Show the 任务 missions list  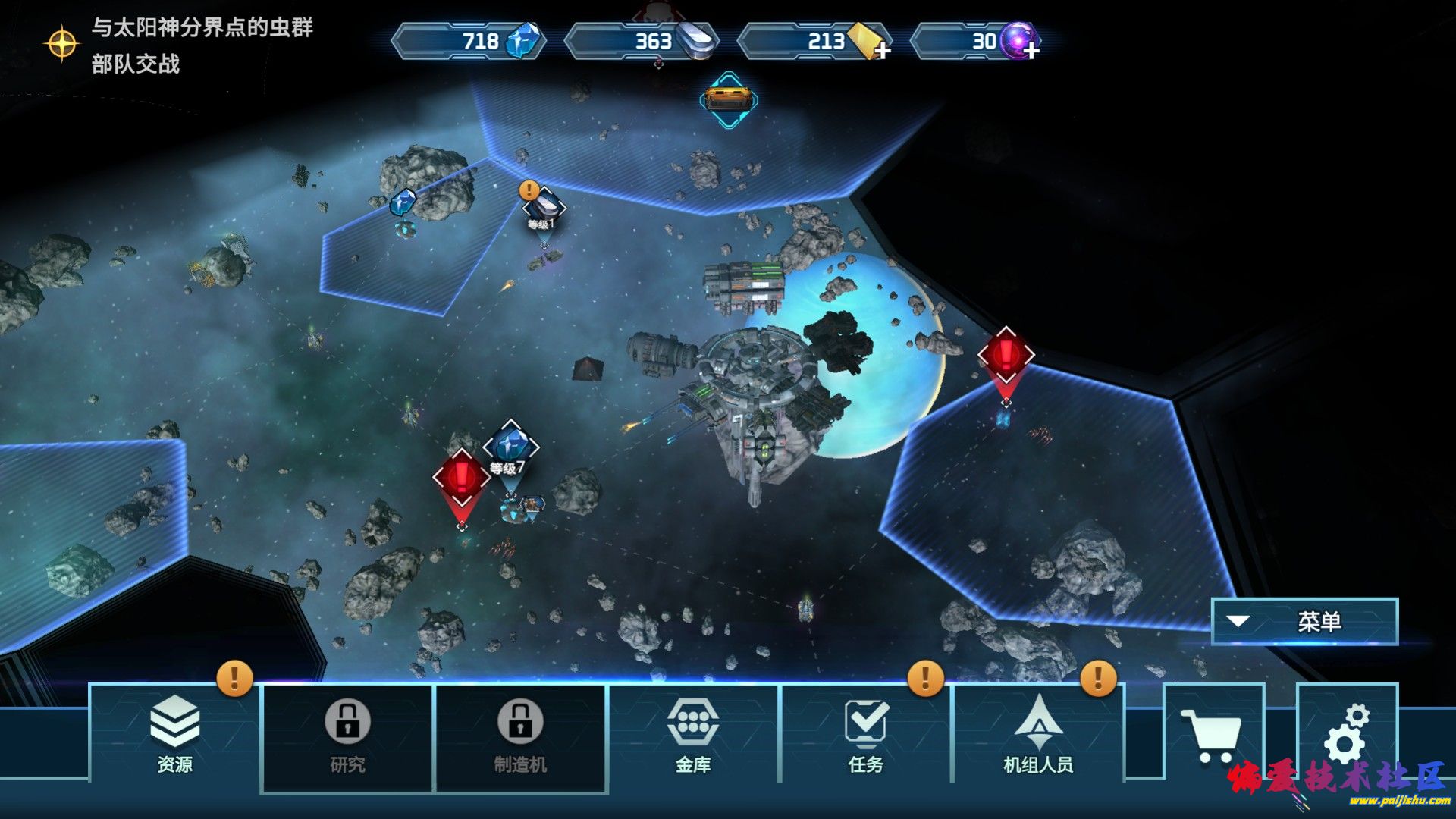[x=865, y=733]
